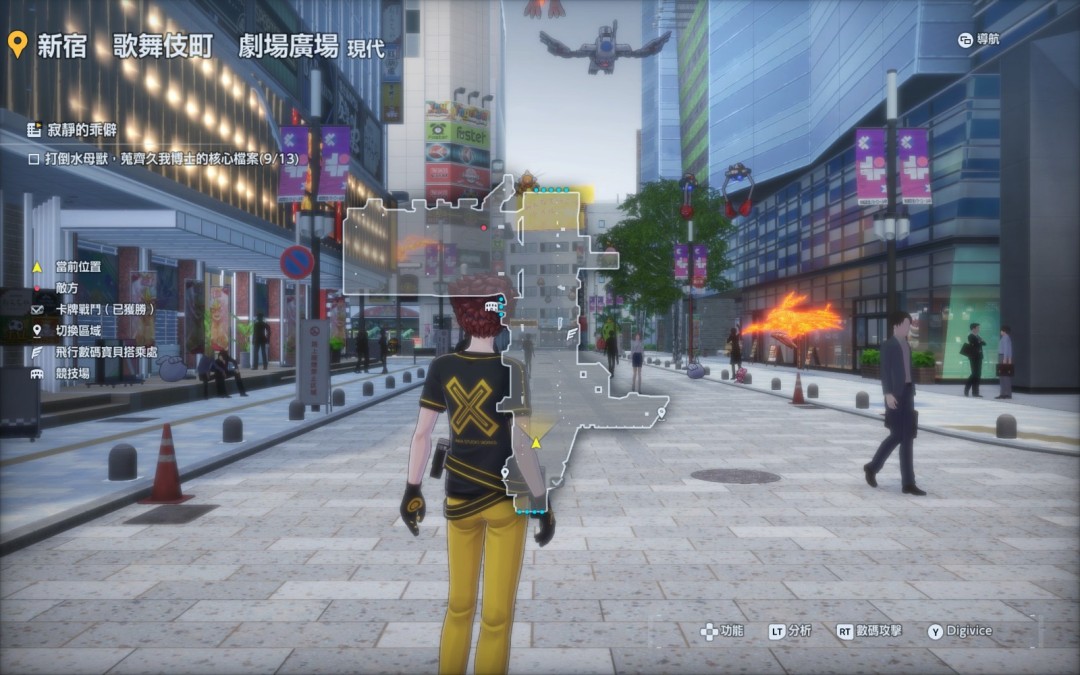Click the location pin icon beside 新宿
1080x675 pixels.
point(17,45)
